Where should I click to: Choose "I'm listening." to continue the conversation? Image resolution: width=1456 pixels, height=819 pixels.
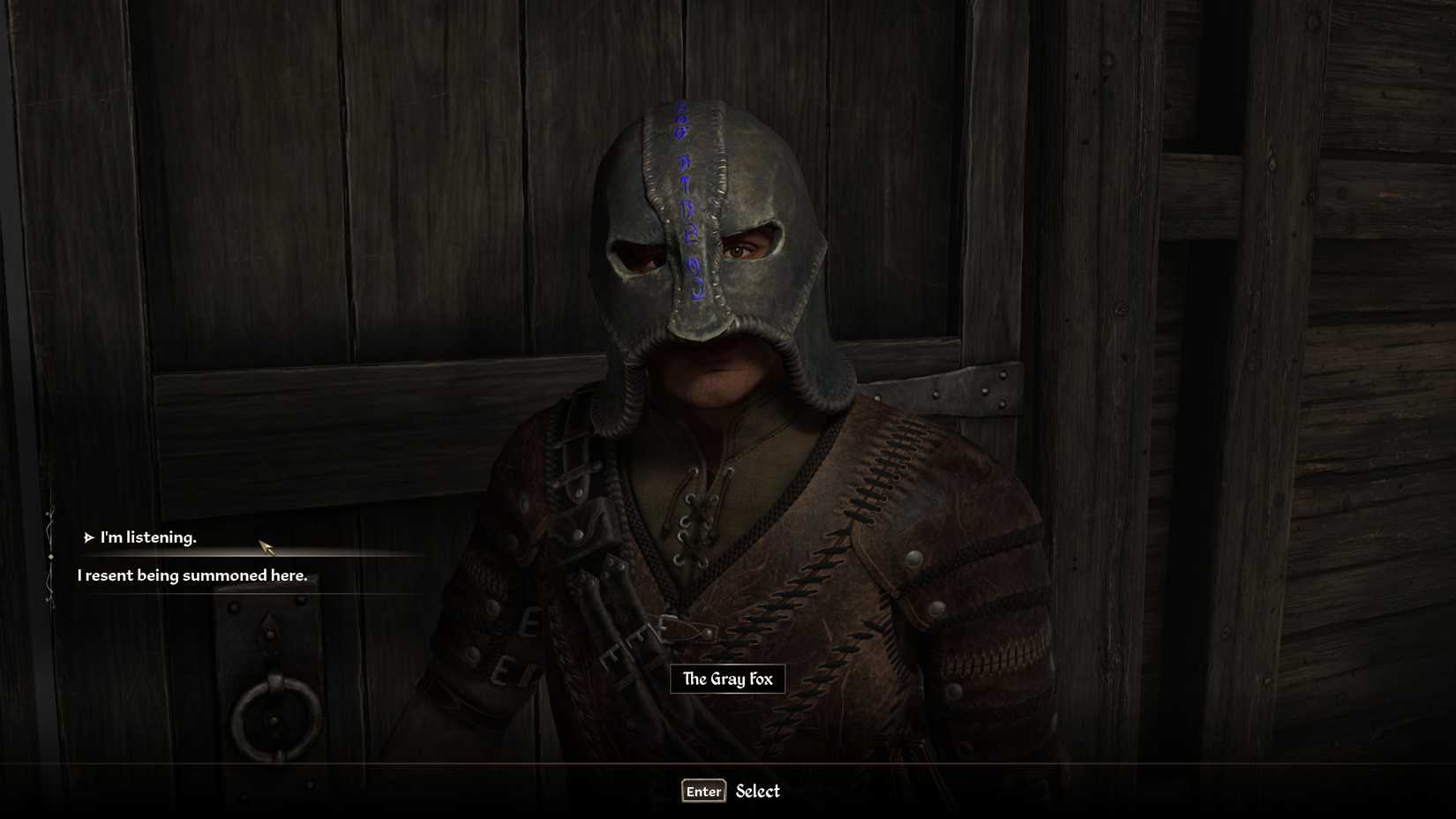pyautogui.click(x=148, y=537)
